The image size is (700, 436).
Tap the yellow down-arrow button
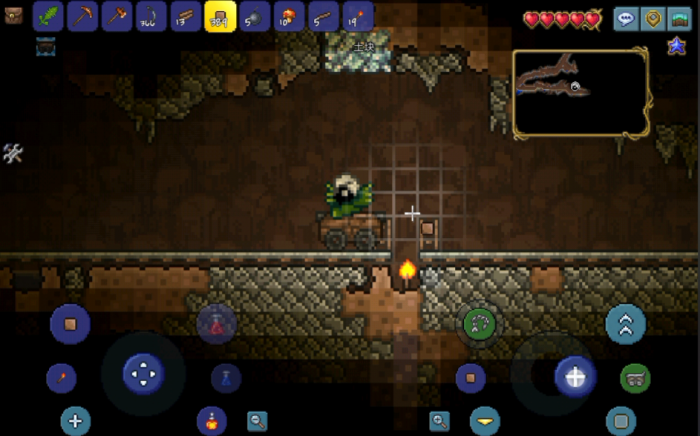click(x=485, y=420)
